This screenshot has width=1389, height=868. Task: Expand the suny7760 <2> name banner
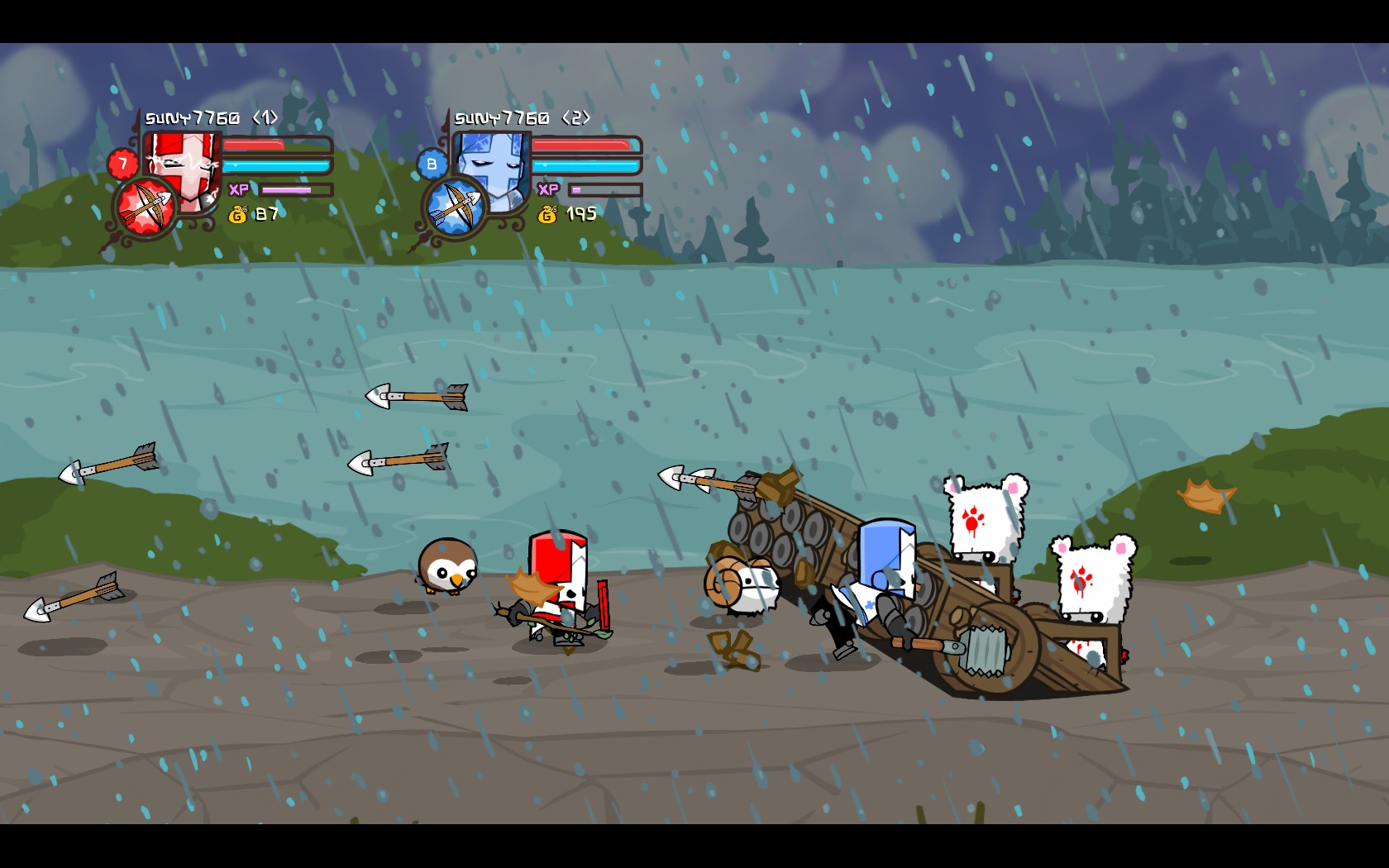coord(523,117)
